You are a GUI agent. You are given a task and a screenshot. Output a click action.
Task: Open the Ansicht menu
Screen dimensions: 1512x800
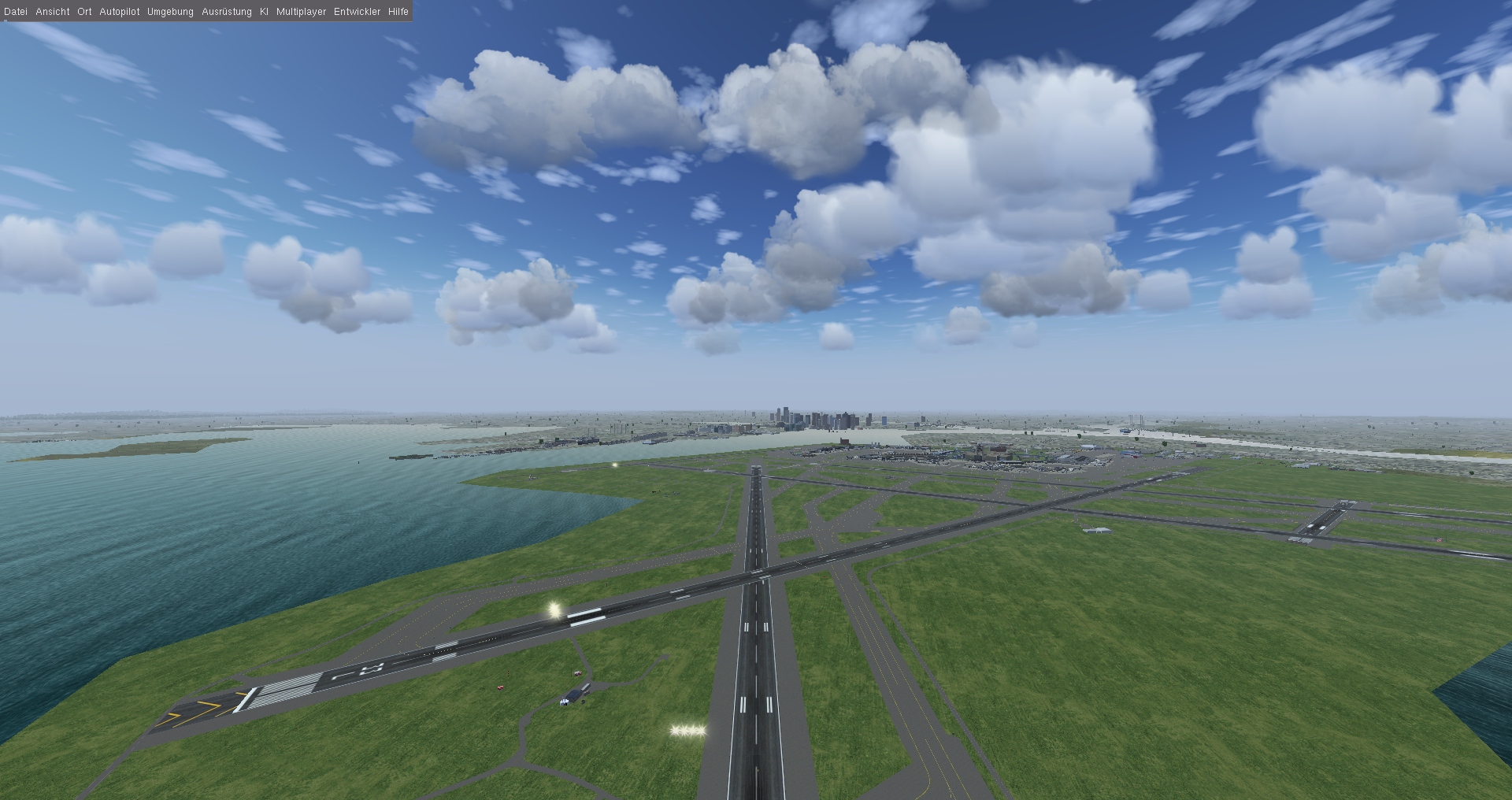[52, 12]
